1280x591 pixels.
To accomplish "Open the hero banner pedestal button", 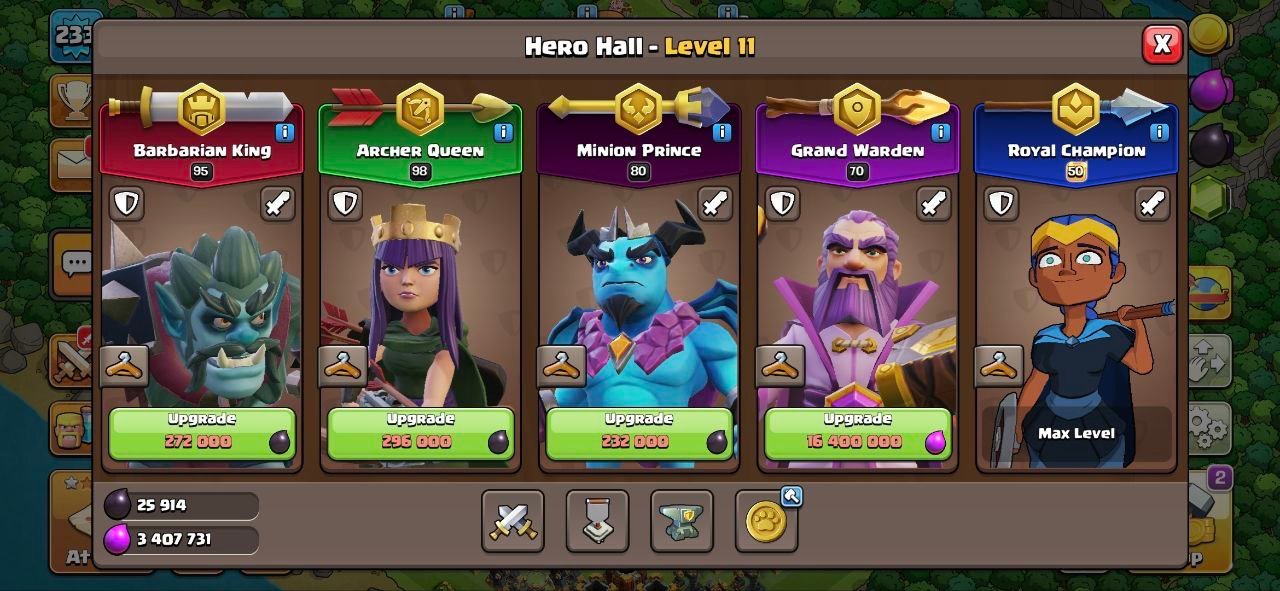I will tap(597, 521).
